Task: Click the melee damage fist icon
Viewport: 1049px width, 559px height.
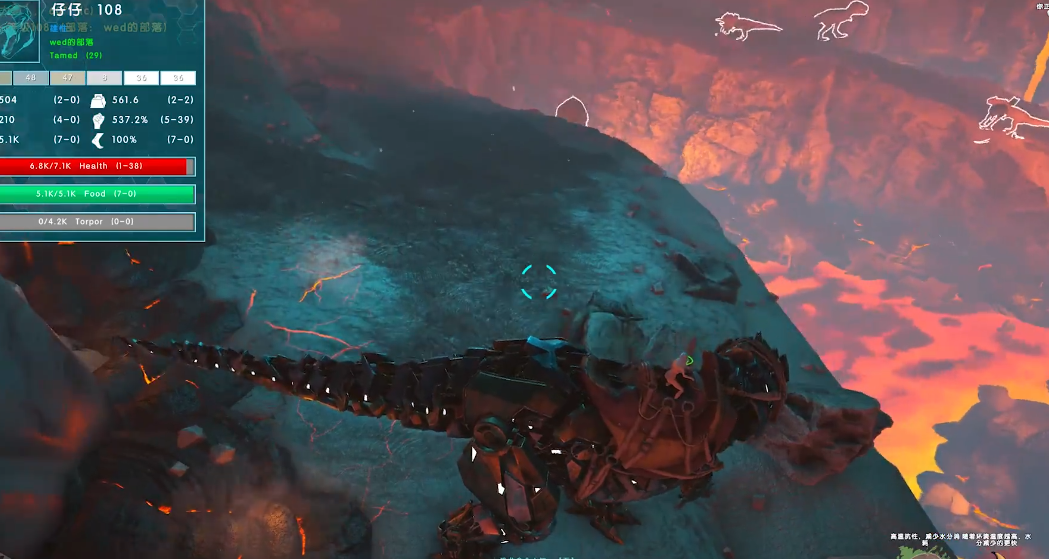Action: pyautogui.click(x=99, y=120)
